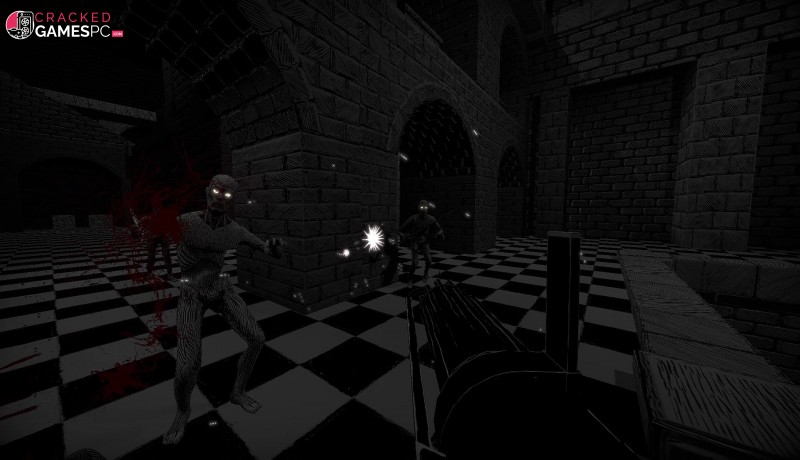The image size is (800, 460).
Task: Click the Cracked Games PC logo
Action: click(x=64, y=26)
